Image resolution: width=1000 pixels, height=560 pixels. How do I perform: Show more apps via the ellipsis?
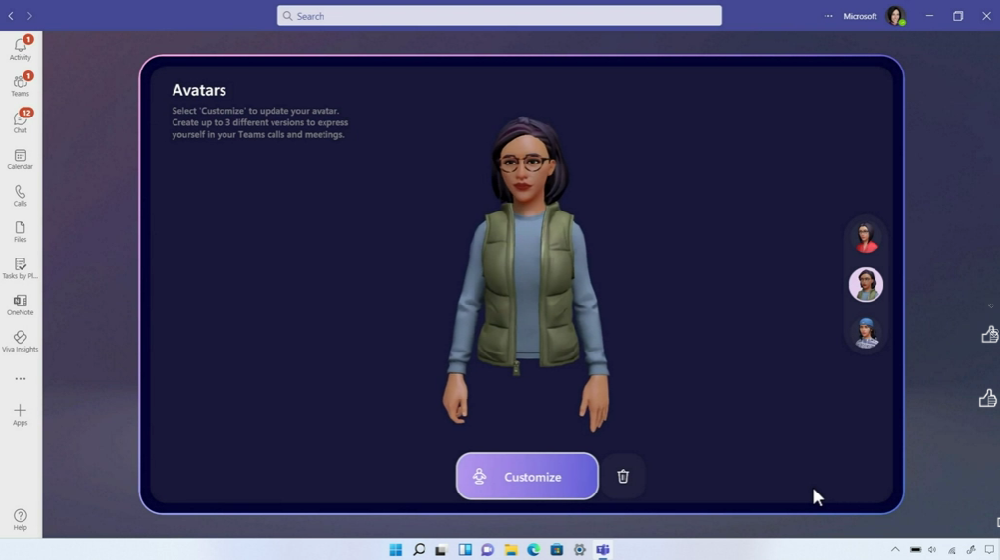(20, 379)
